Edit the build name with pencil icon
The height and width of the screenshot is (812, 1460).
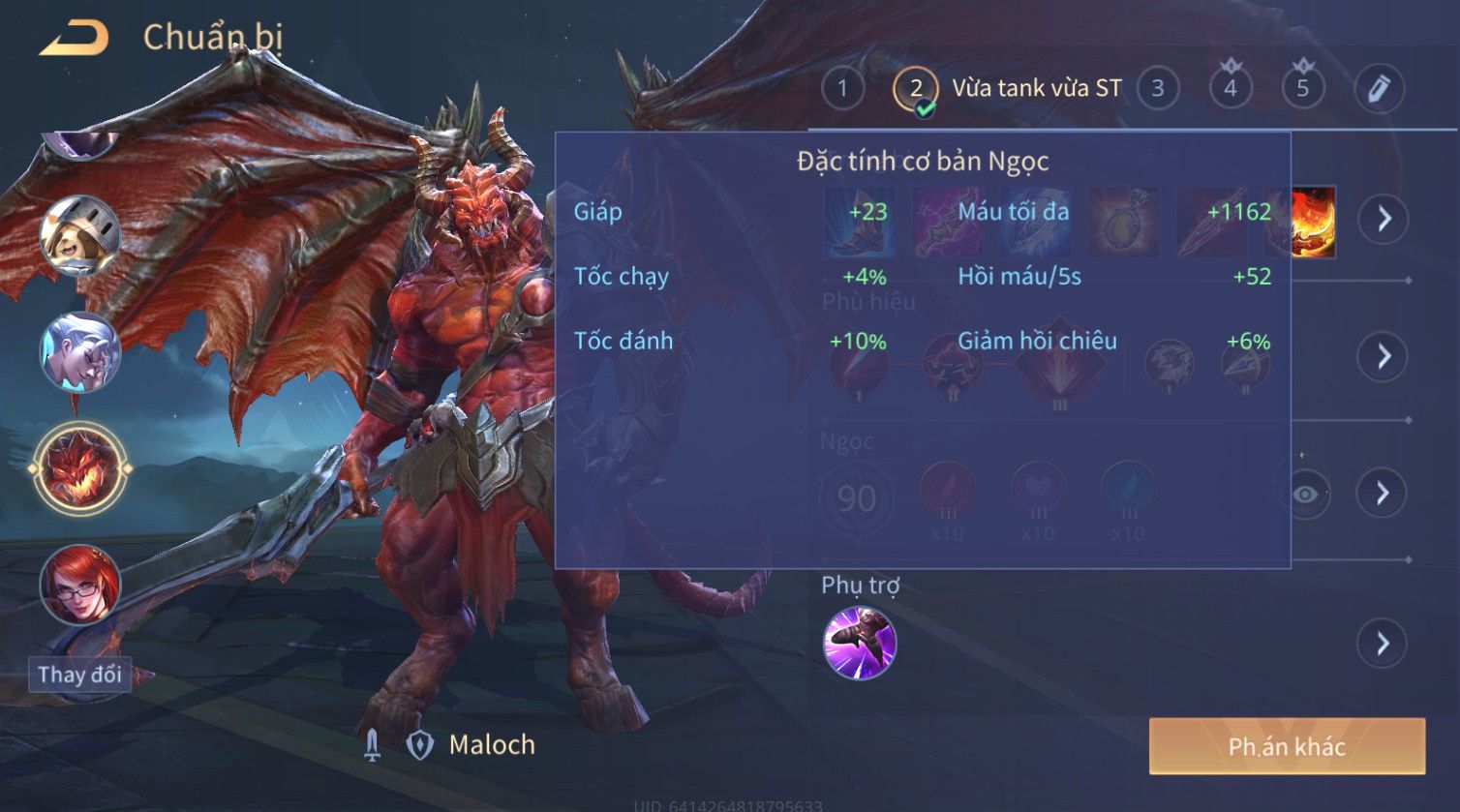(x=1379, y=89)
